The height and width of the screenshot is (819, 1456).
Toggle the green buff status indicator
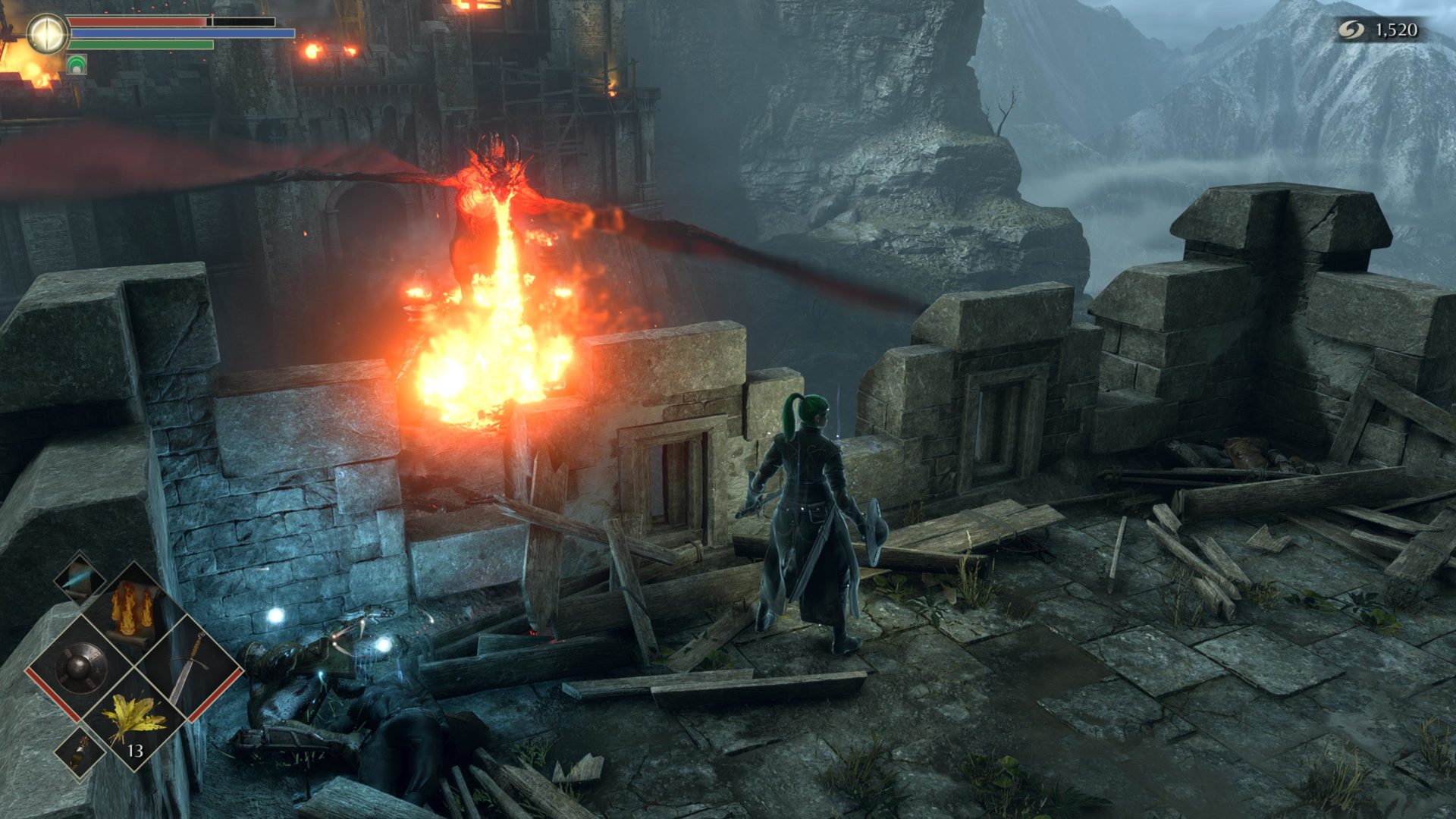[x=77, y=64]
